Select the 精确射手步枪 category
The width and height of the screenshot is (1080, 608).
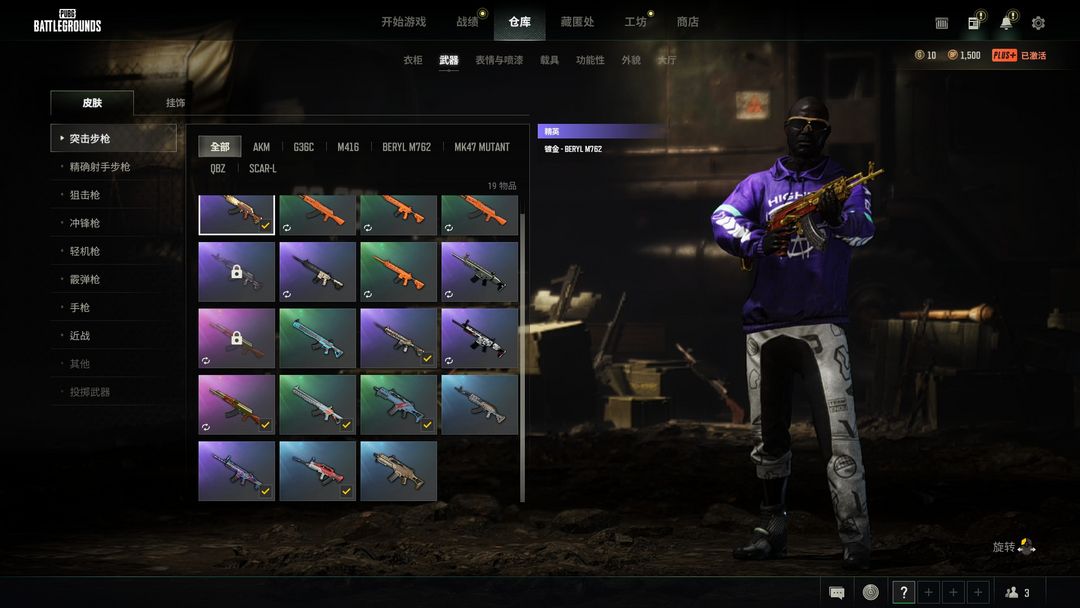(x=100, y=167)
